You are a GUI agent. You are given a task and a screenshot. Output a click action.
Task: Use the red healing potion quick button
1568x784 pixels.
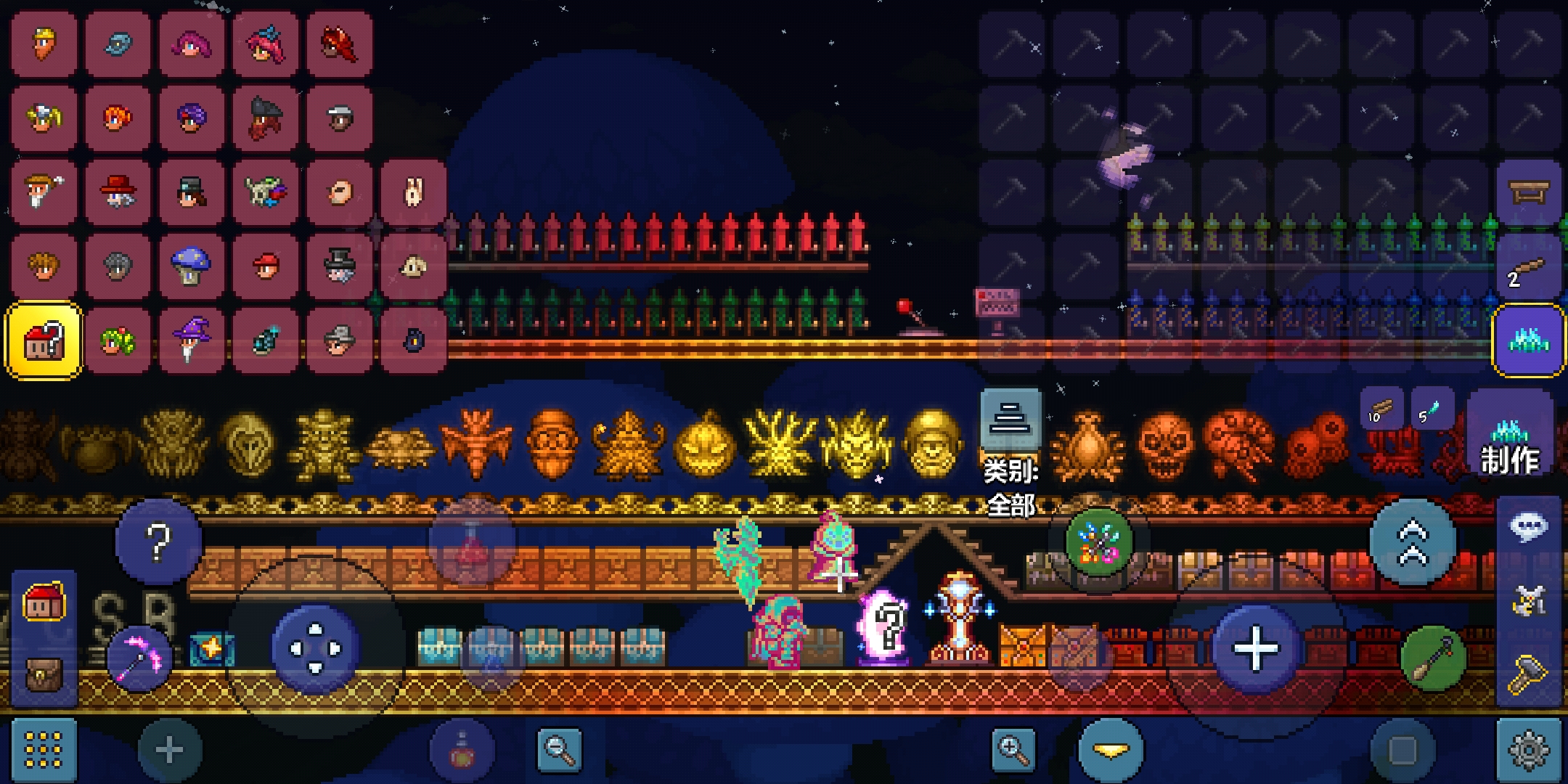click(x=472, y=543)
